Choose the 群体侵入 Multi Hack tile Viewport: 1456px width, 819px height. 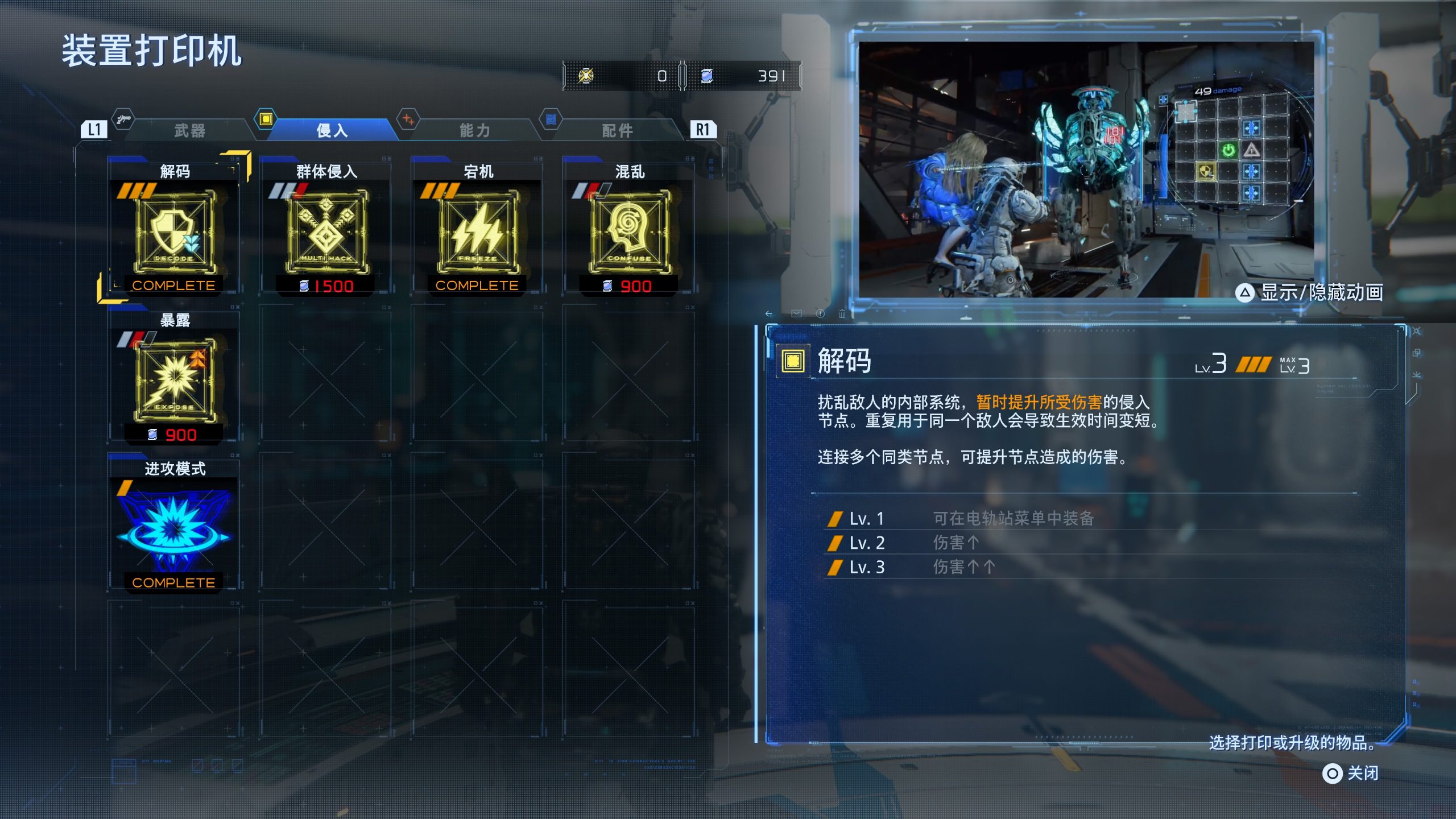point(326,227)
